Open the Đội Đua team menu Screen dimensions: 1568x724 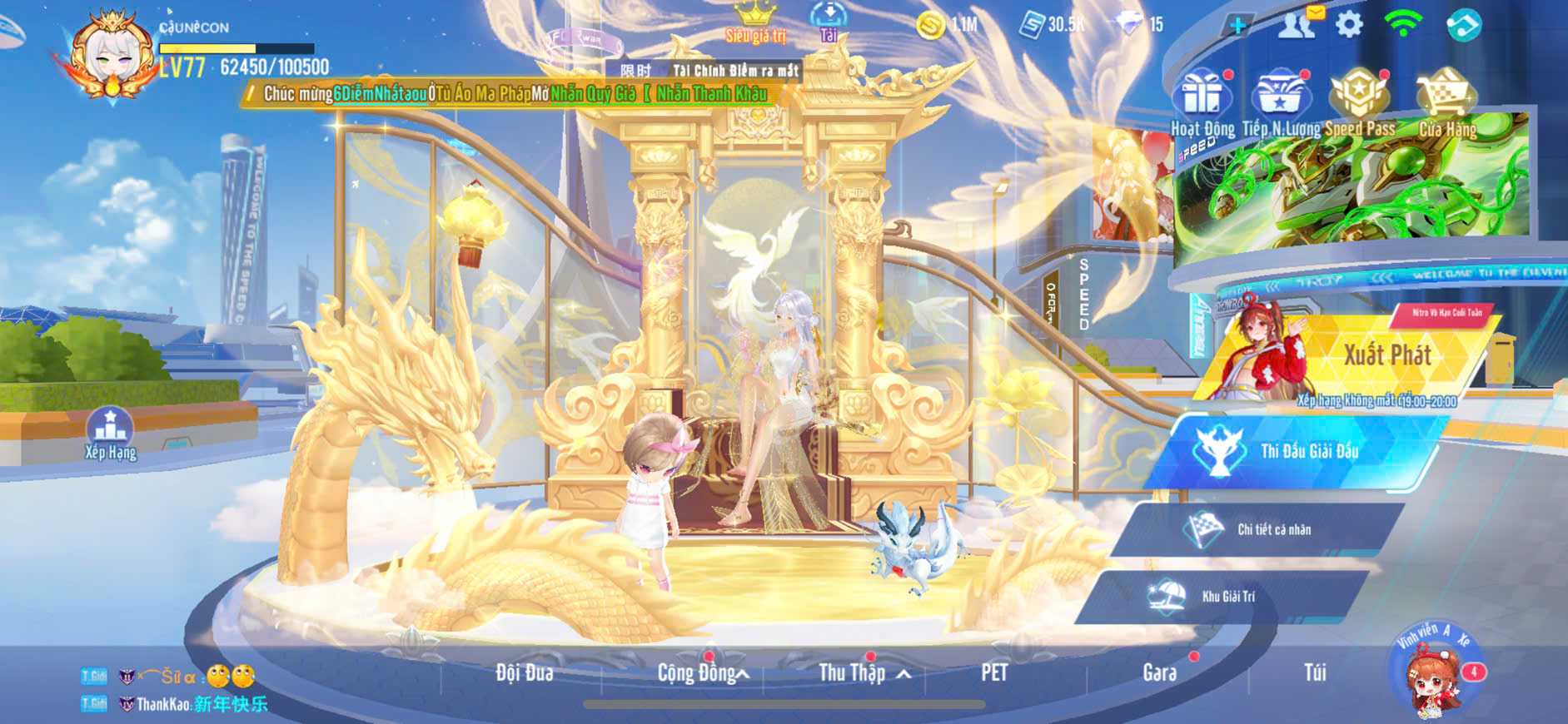[x=524, y=672]
